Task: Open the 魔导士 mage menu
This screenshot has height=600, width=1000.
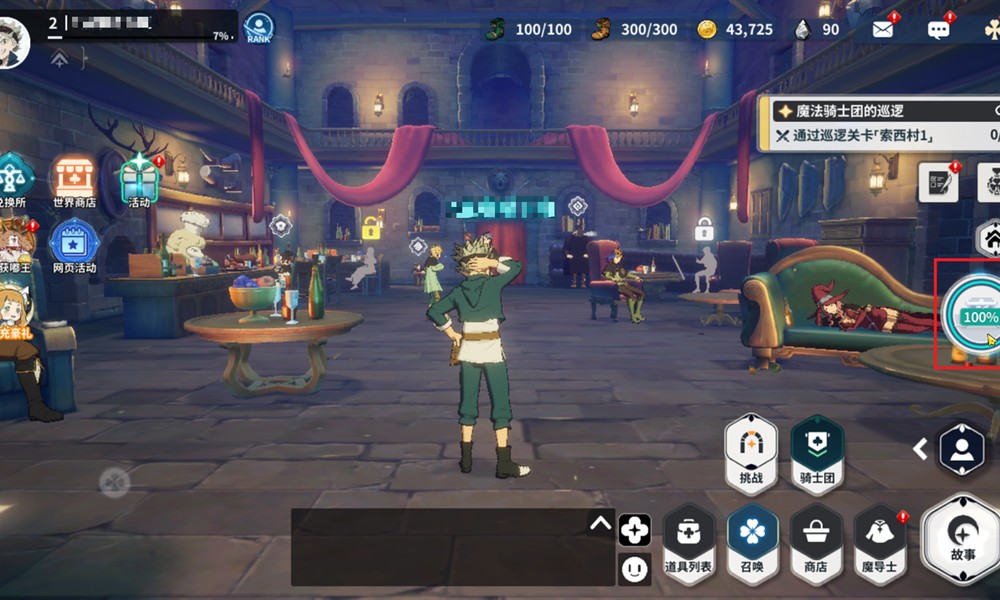Action: [880, 541]
